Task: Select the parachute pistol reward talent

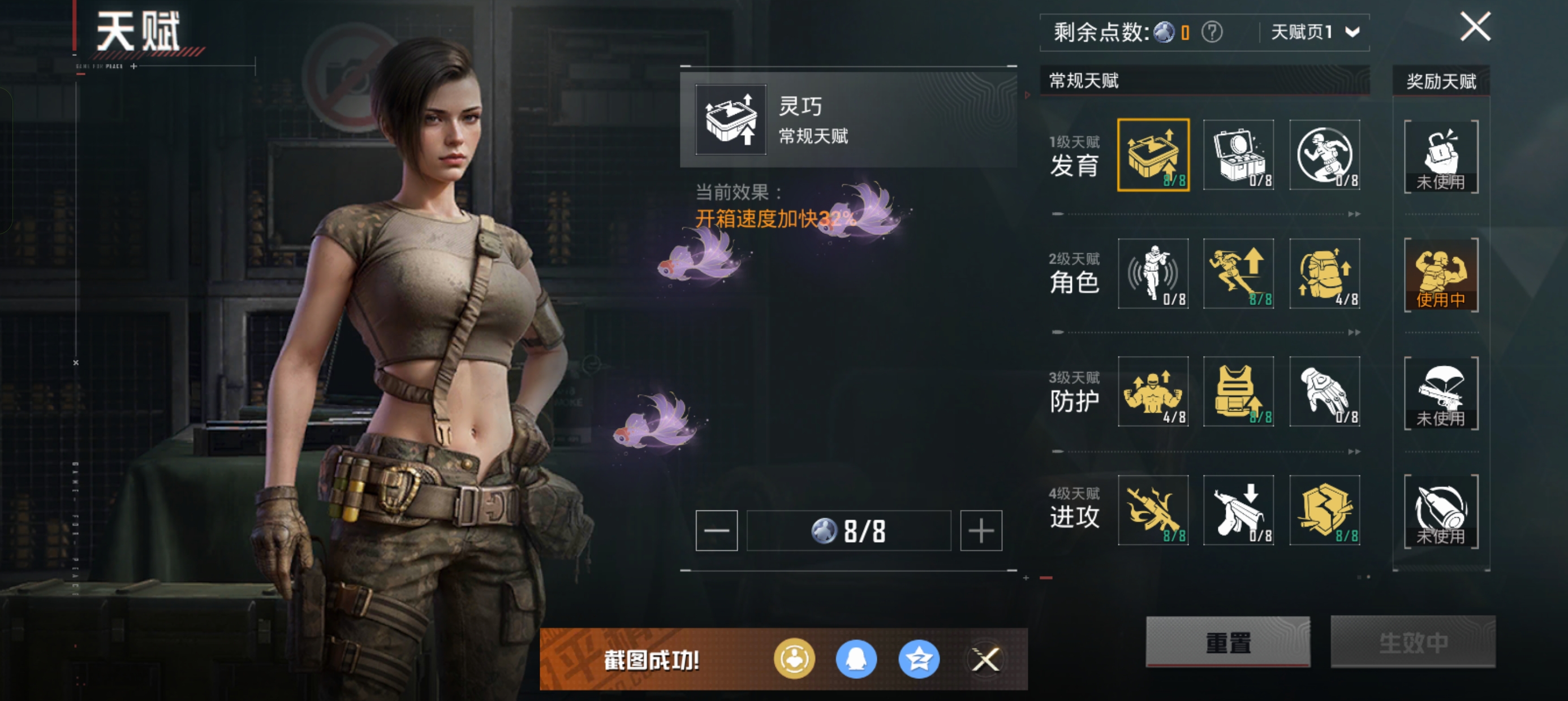Action: point(1441,393)
